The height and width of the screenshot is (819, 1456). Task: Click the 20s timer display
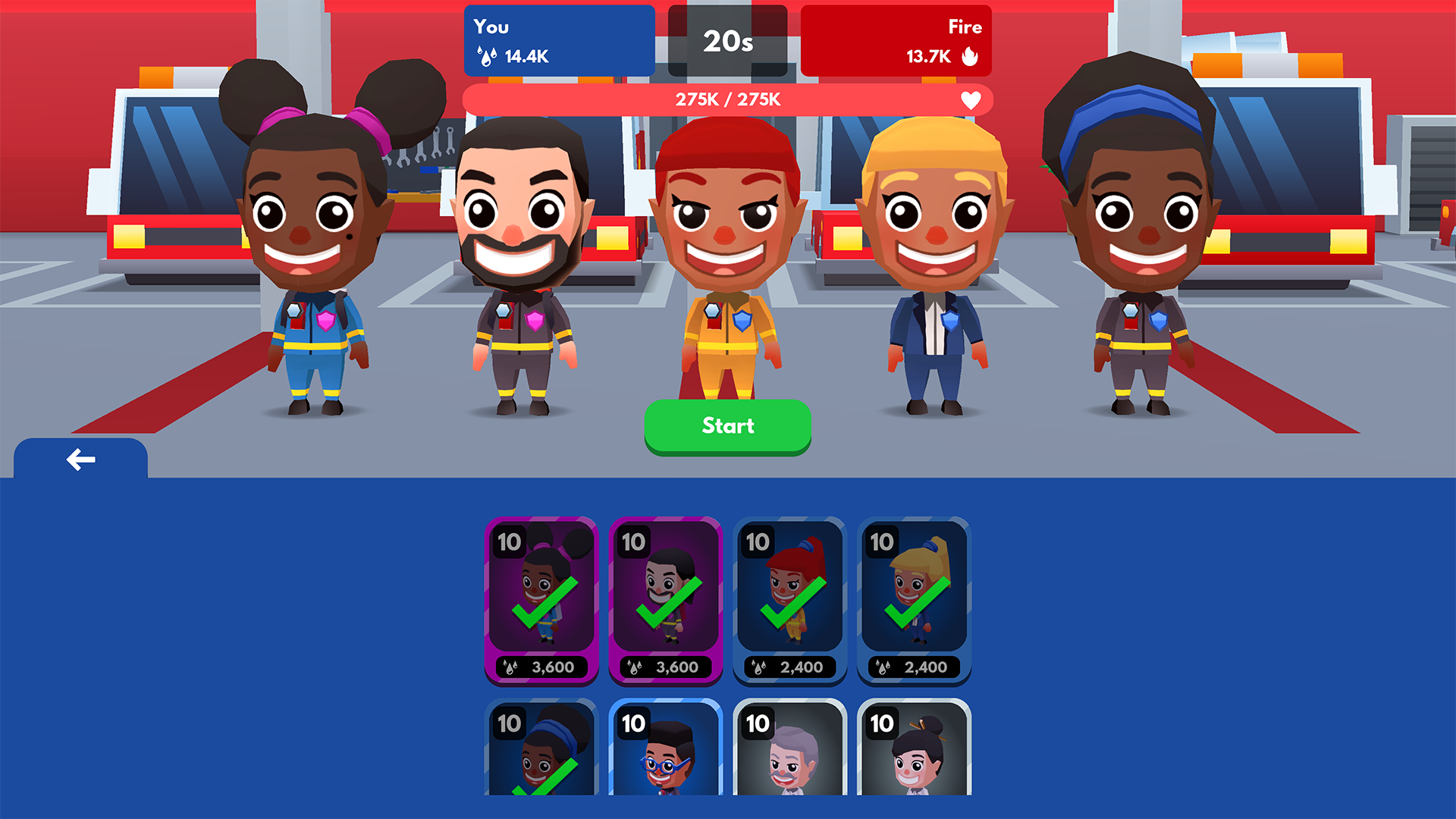[x=727, y=42]
